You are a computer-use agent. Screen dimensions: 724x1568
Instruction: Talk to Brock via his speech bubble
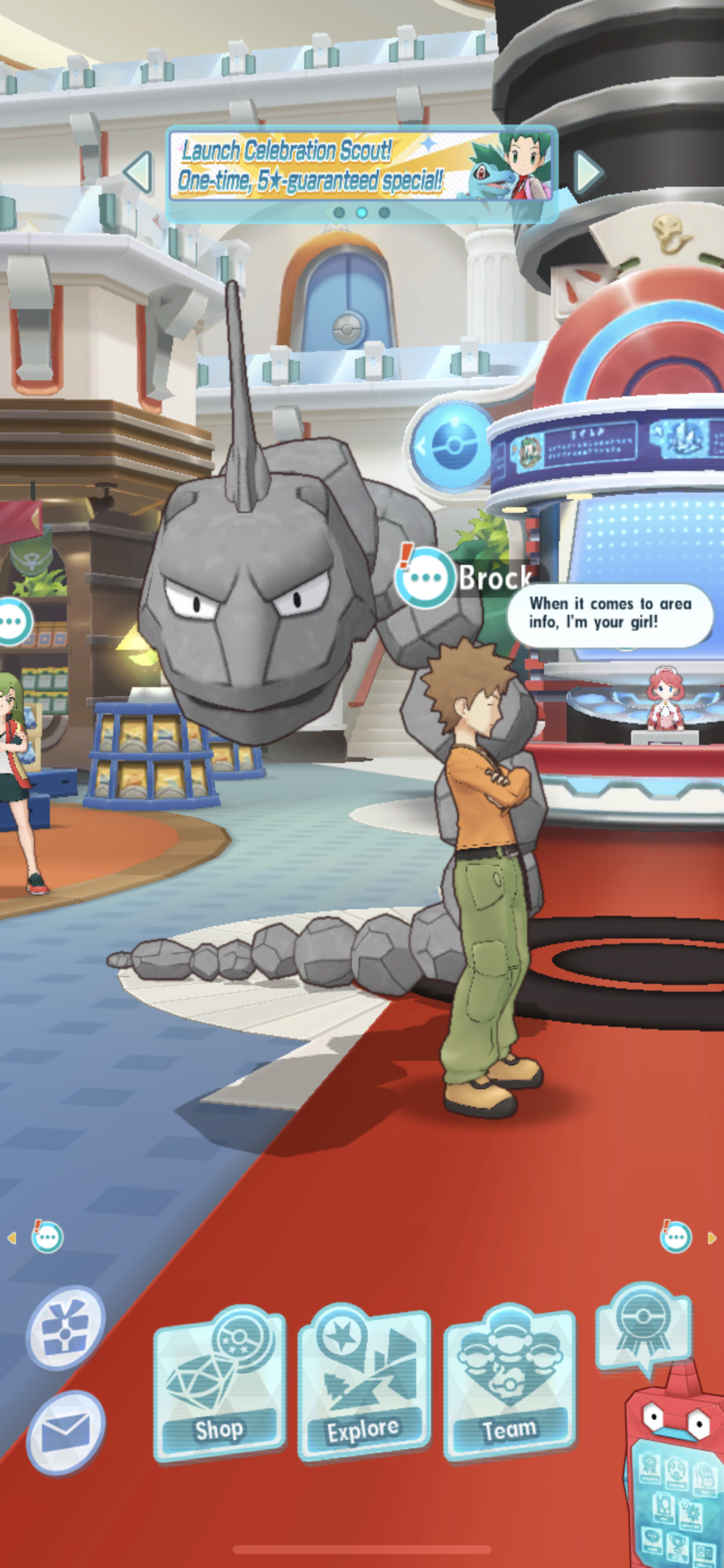coord(426,577)
